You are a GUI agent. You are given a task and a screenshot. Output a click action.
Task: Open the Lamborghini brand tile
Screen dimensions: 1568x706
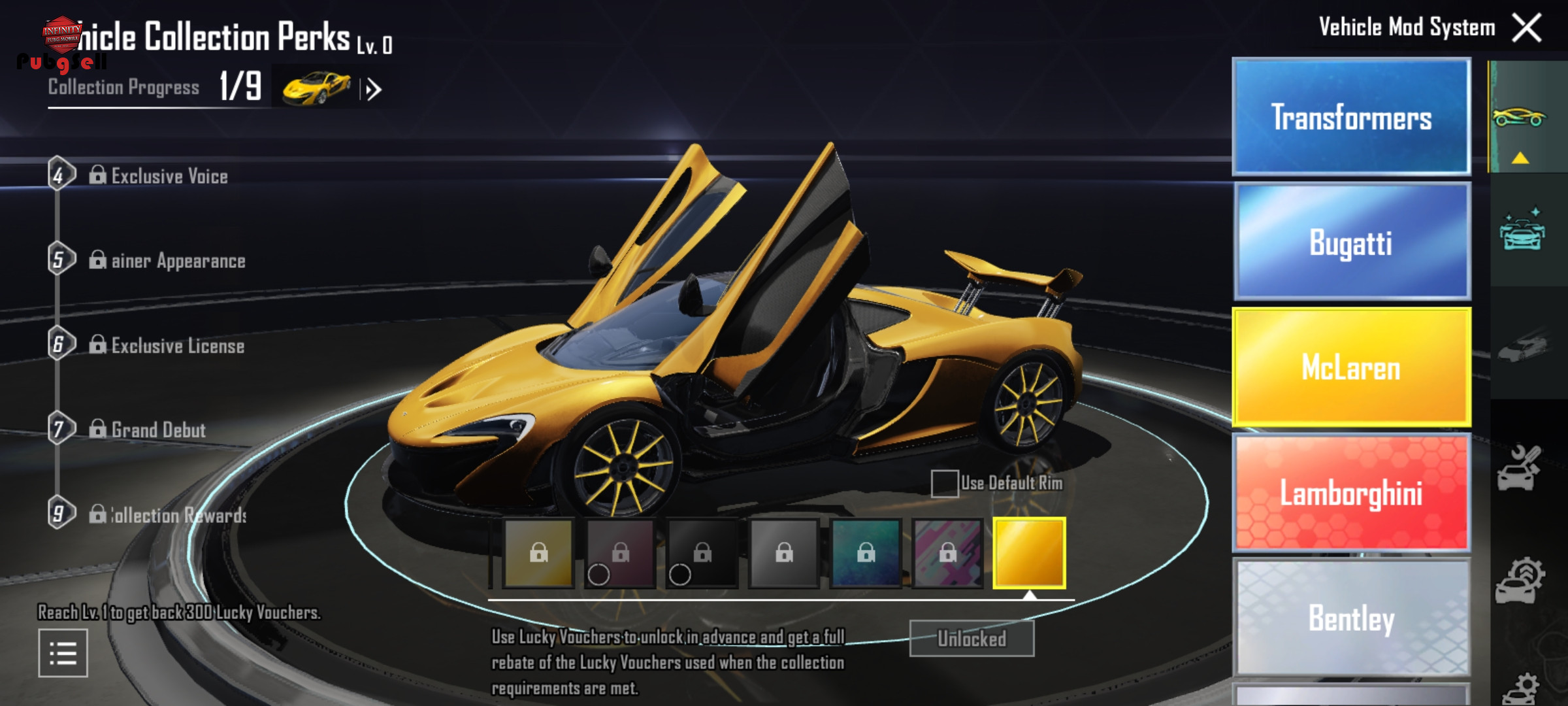point(1351,492)
